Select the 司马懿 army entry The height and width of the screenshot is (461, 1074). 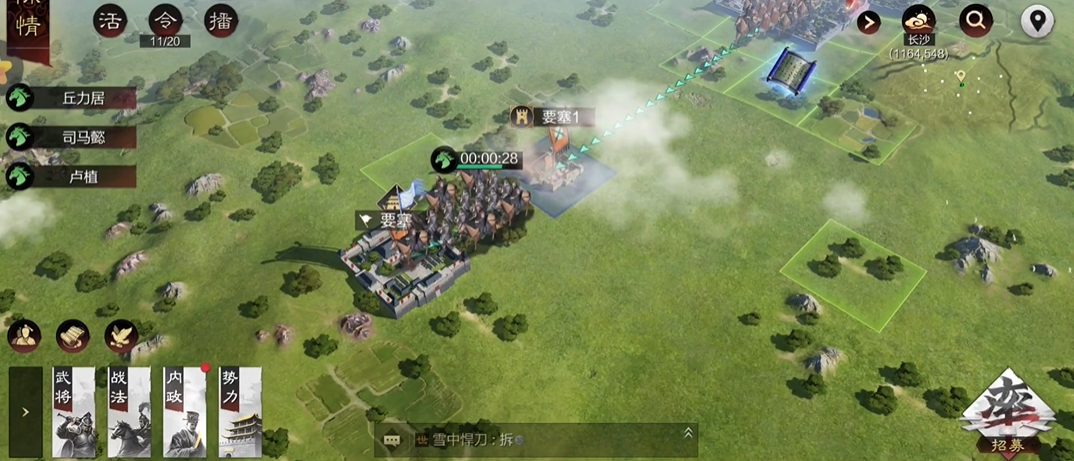coord(72,137)
